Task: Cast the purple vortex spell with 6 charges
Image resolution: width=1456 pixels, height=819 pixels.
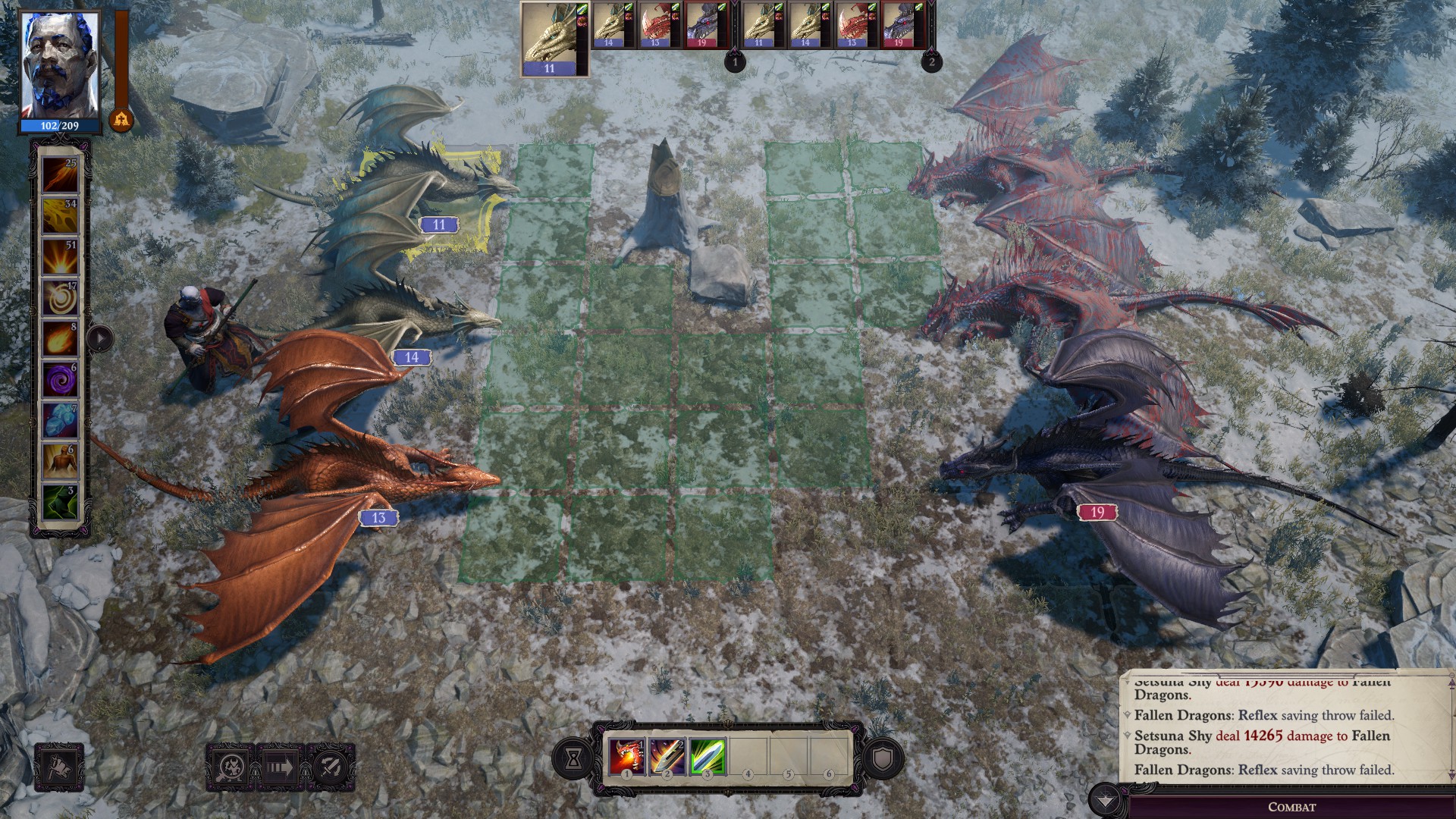Action: point(60,380)
